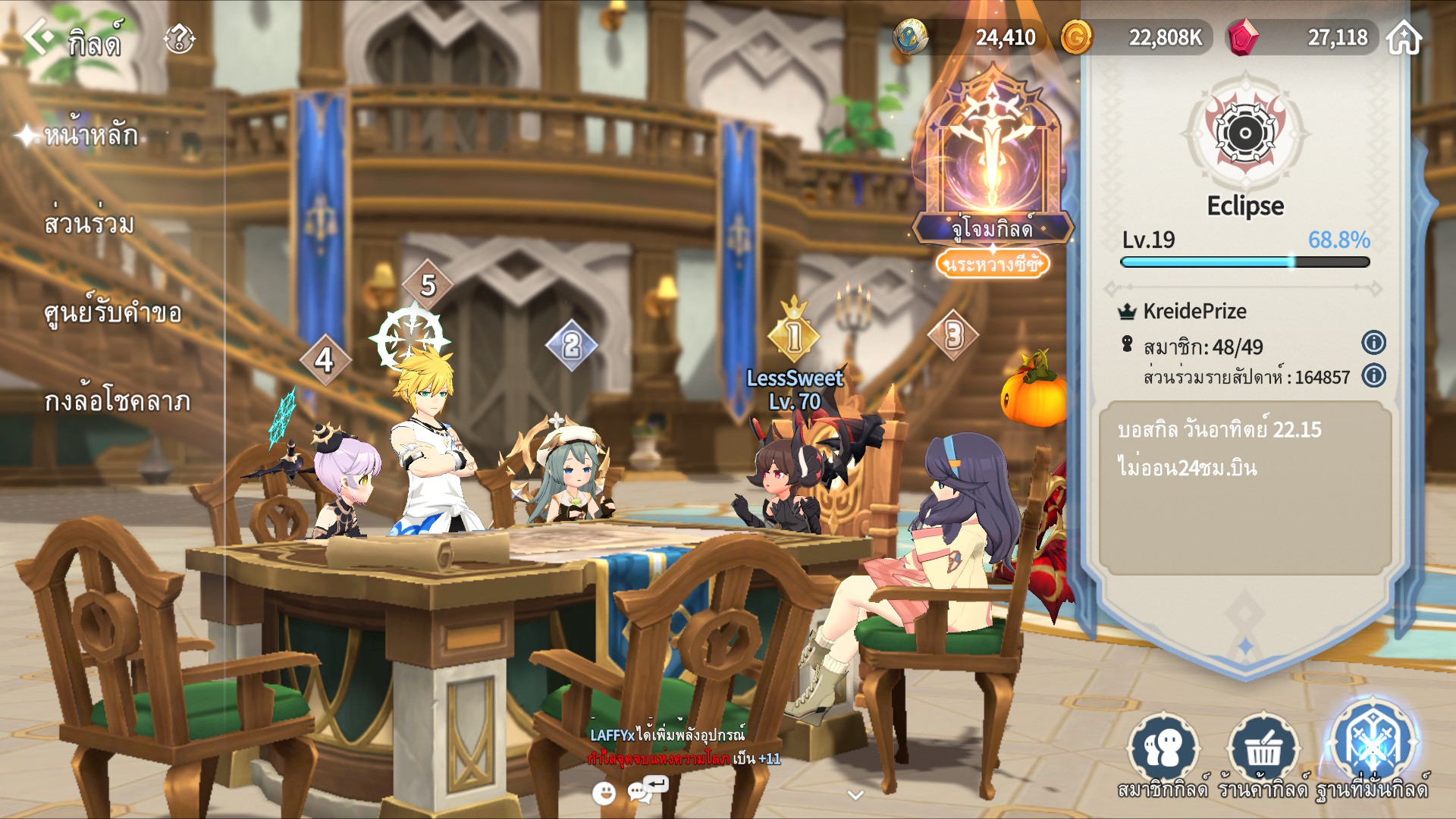Select the หน้าหลัก main tab
Image resolution: width=1456 pixels, height=819 pixels.
point(91,136)
